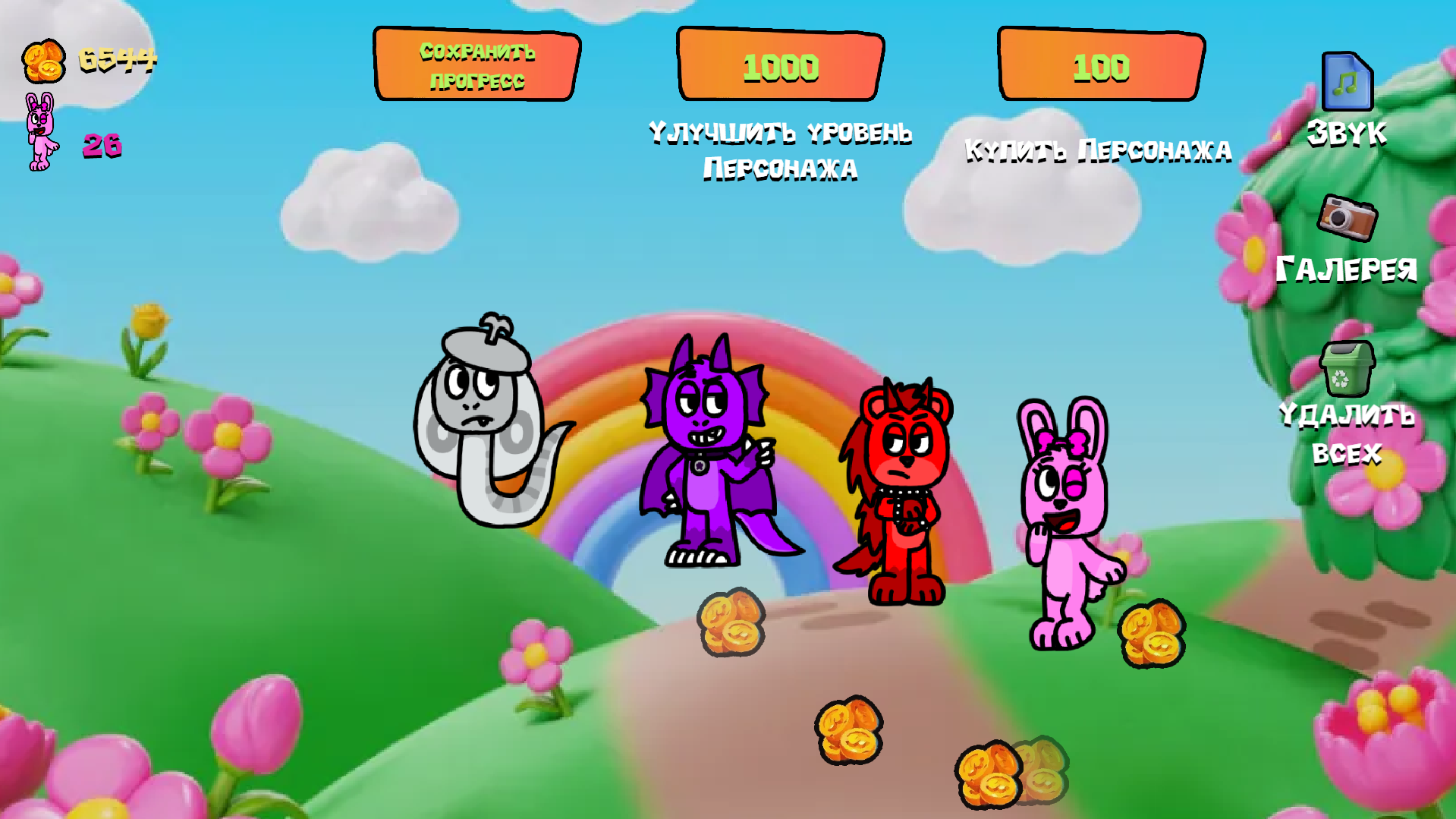Click the 1000 upgrade level button
The image size is (1456, 819).
tap(779, 67)
